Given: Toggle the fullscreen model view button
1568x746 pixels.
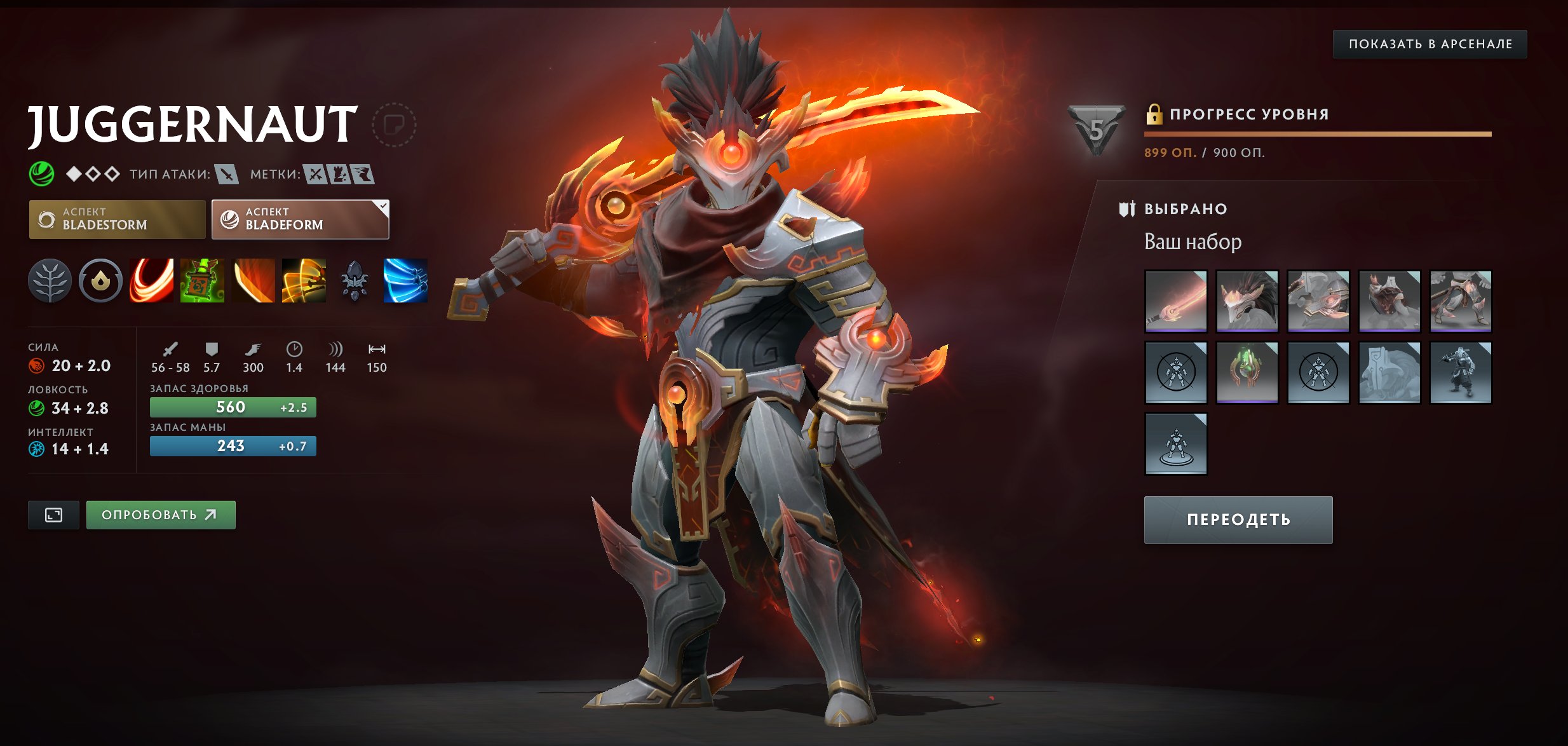Looking at the screenshot, I should (x=53, y=515).
